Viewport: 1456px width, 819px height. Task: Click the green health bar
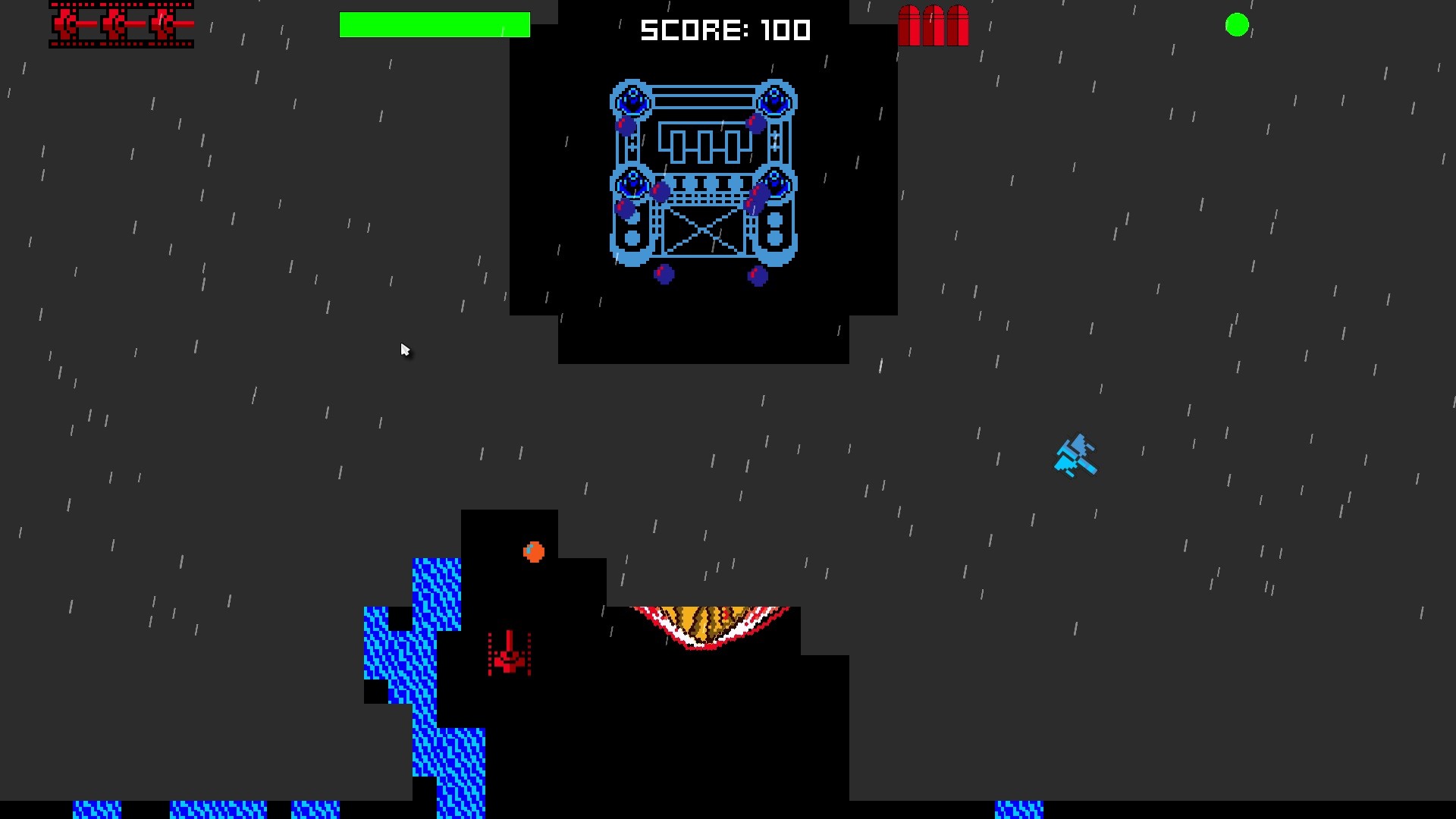[436, 24]
